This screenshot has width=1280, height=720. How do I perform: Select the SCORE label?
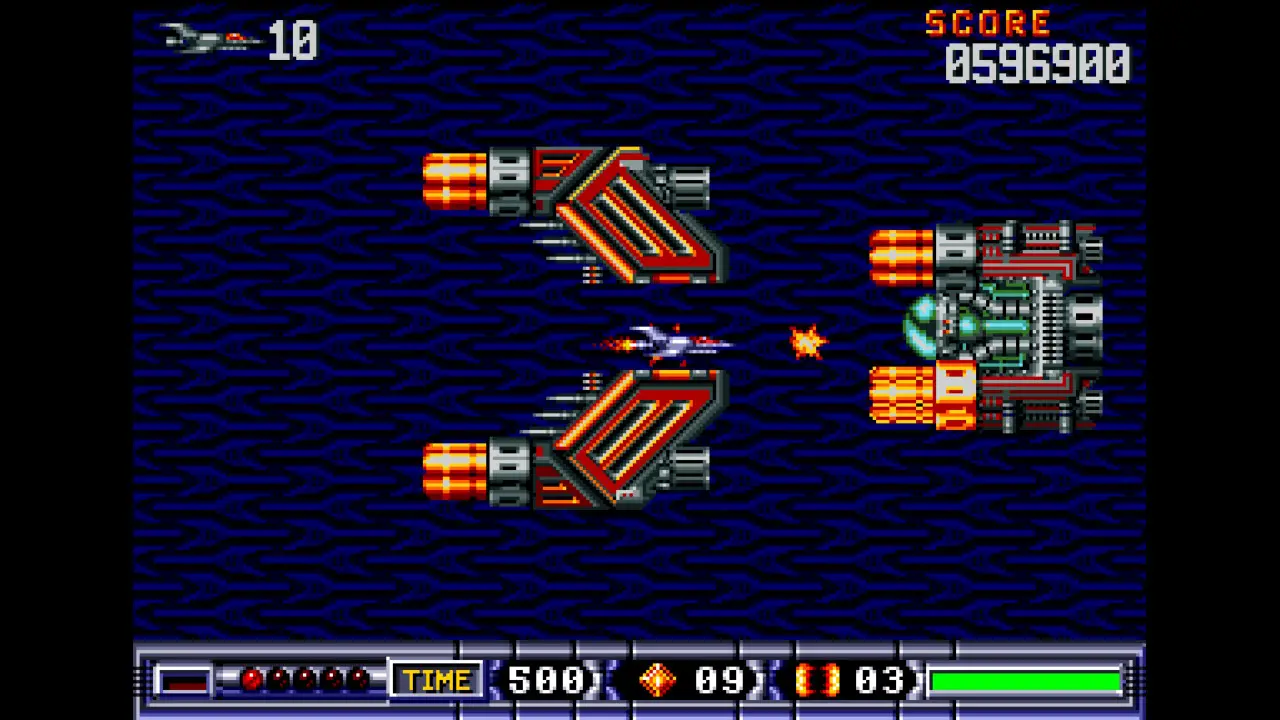coord(988,24)
